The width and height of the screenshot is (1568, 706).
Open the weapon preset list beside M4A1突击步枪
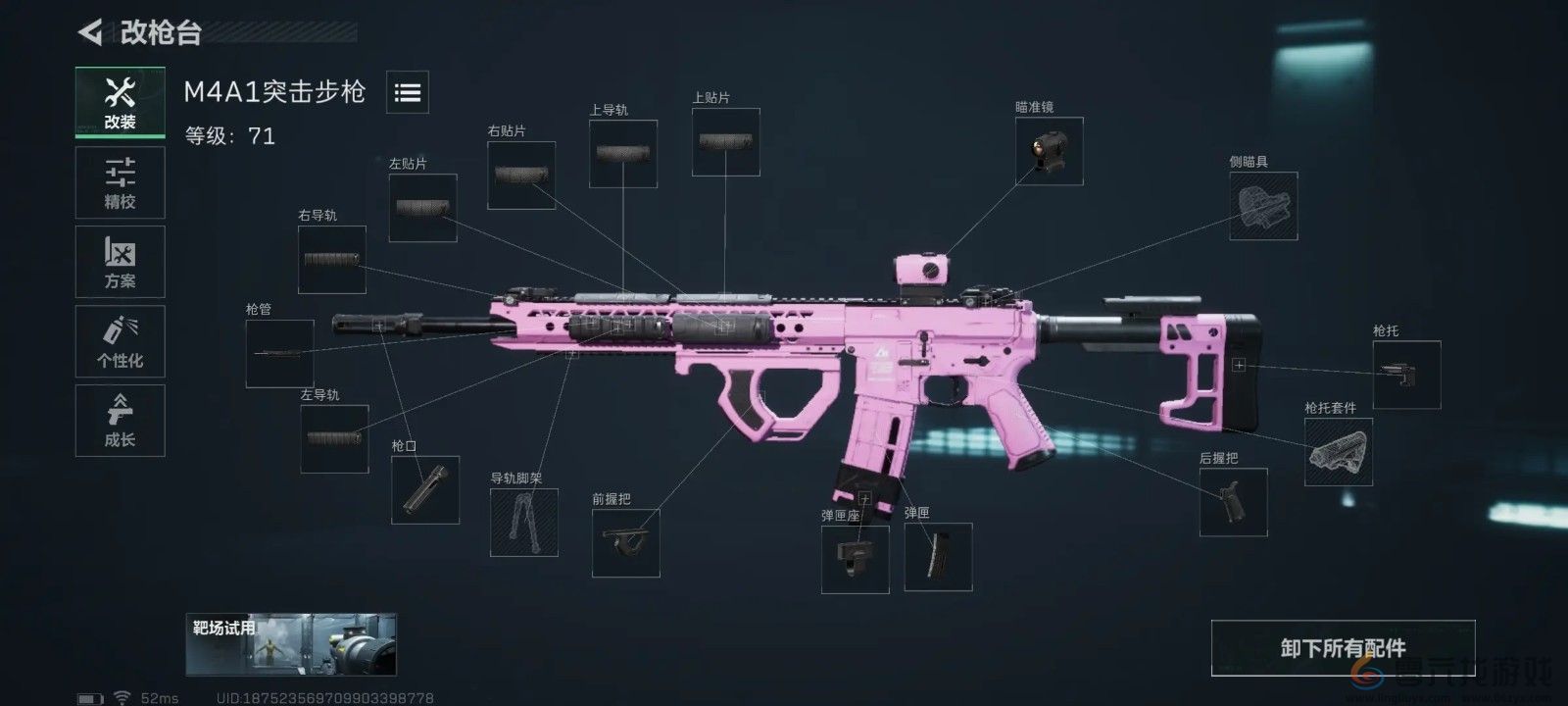point(408,91)
